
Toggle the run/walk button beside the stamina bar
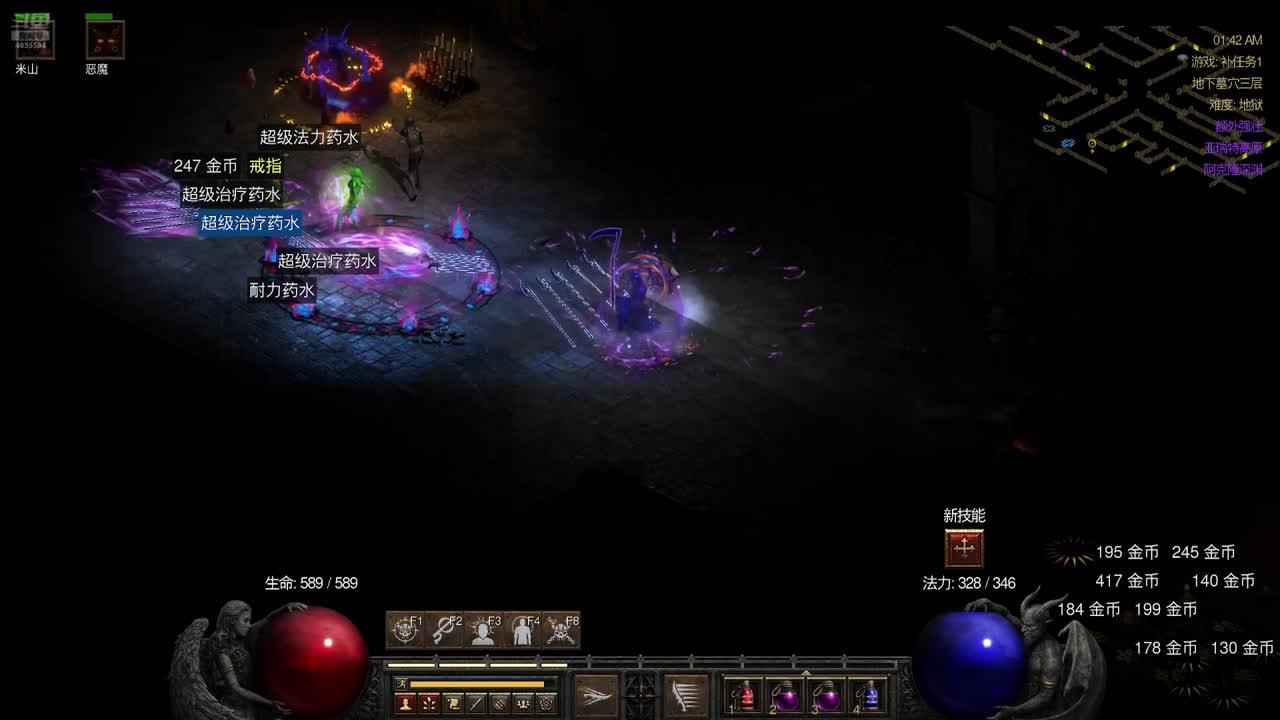[x=402, y=684]
